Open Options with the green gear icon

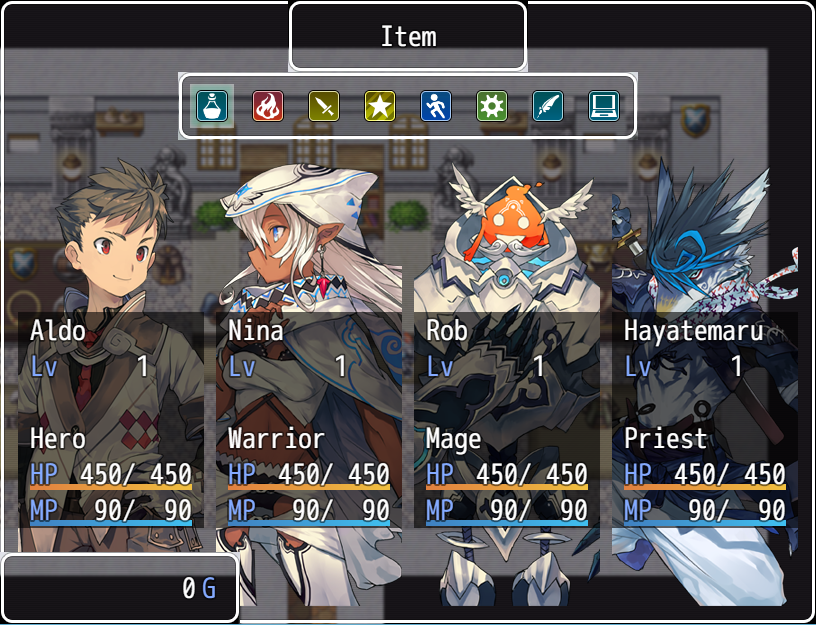(x=492, y=105)
